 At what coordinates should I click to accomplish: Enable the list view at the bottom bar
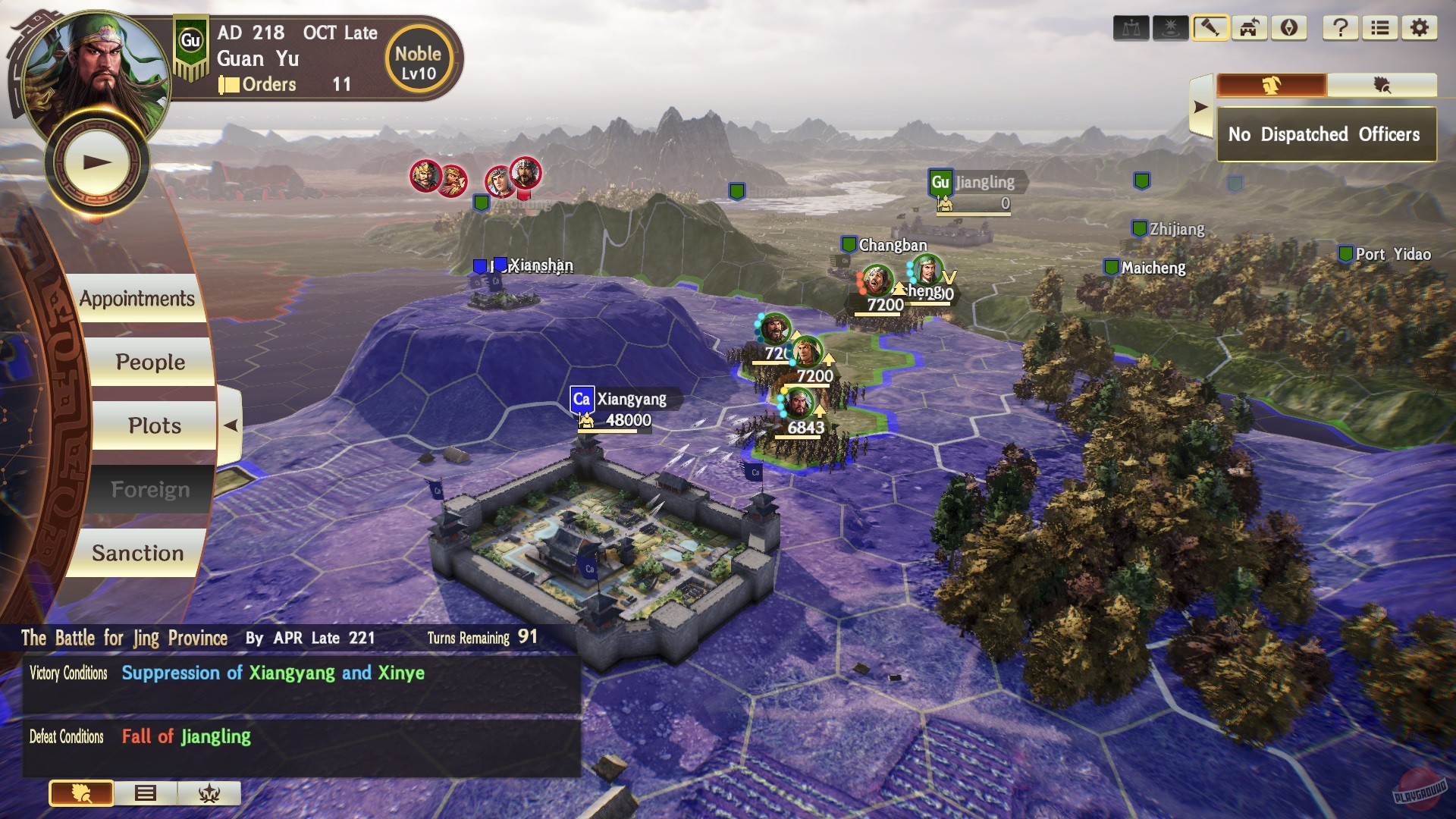click(146, 793)
